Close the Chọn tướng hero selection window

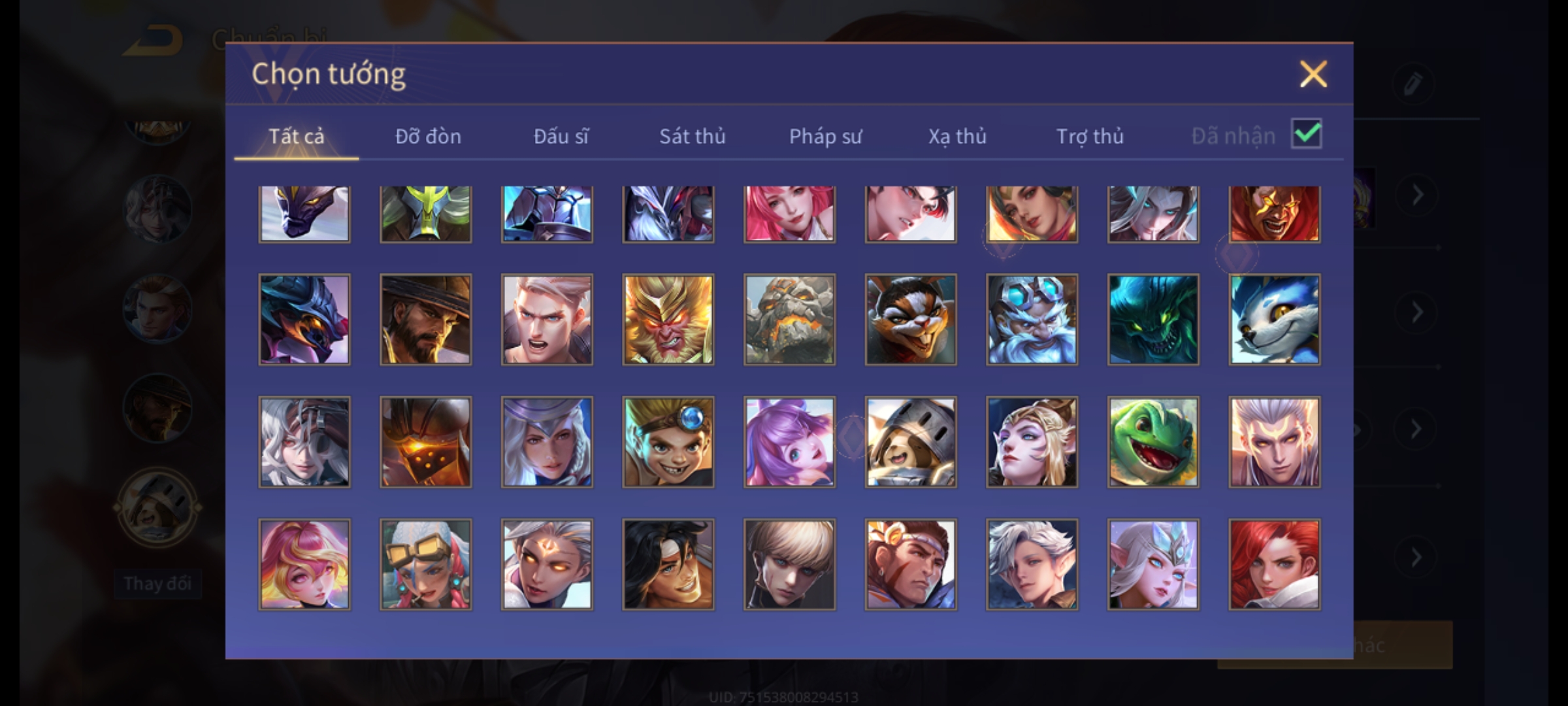coord(1313,74)
